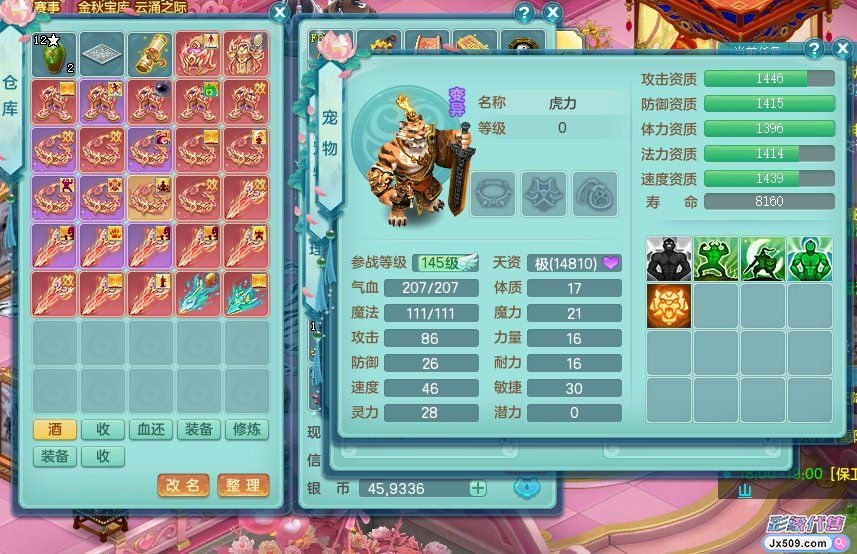Select the highlighted 酒 warehouse page

(x=55, y=430)
